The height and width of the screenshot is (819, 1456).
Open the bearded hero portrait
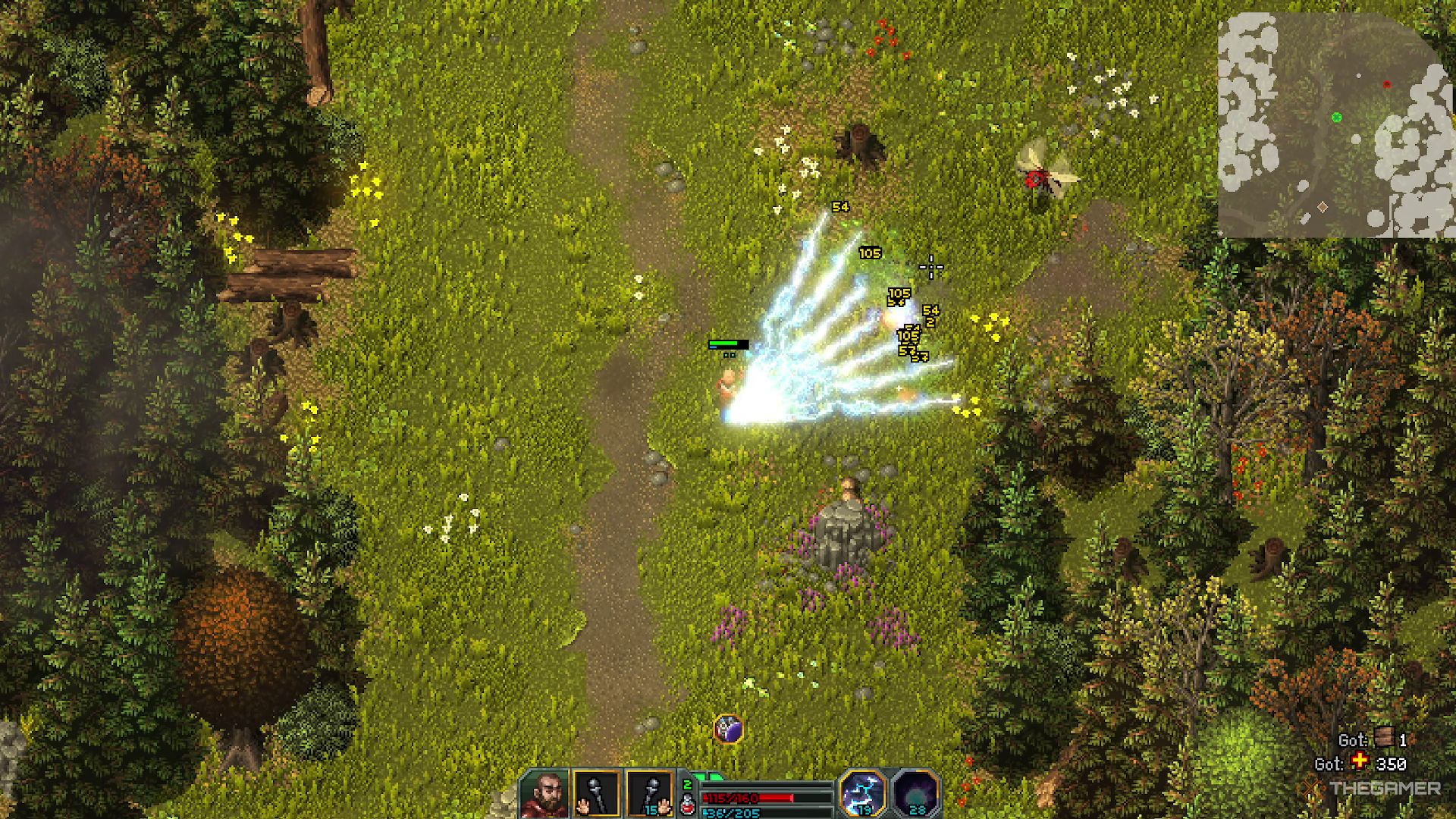coord(544,794)
